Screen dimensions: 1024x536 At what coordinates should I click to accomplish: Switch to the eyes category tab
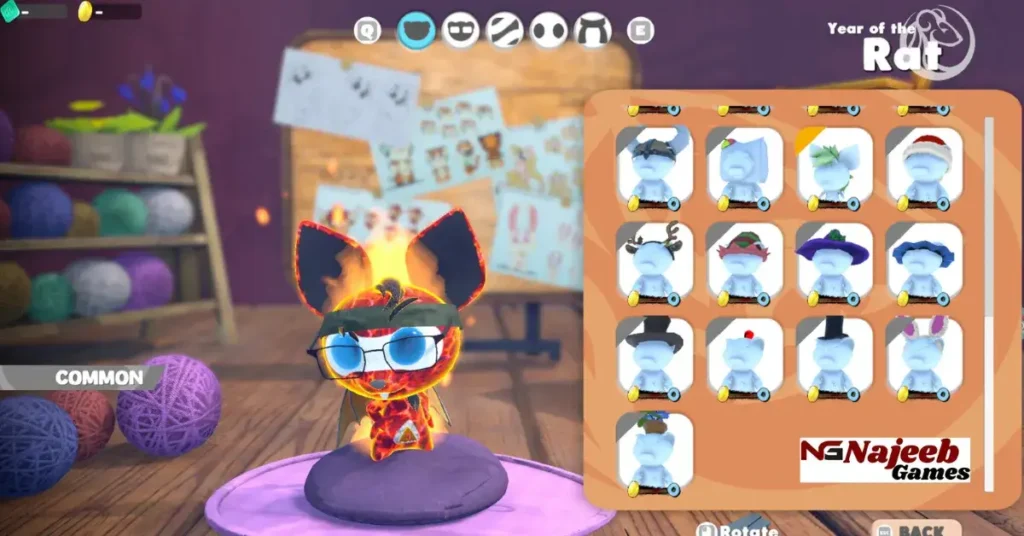tap(549, 31)
